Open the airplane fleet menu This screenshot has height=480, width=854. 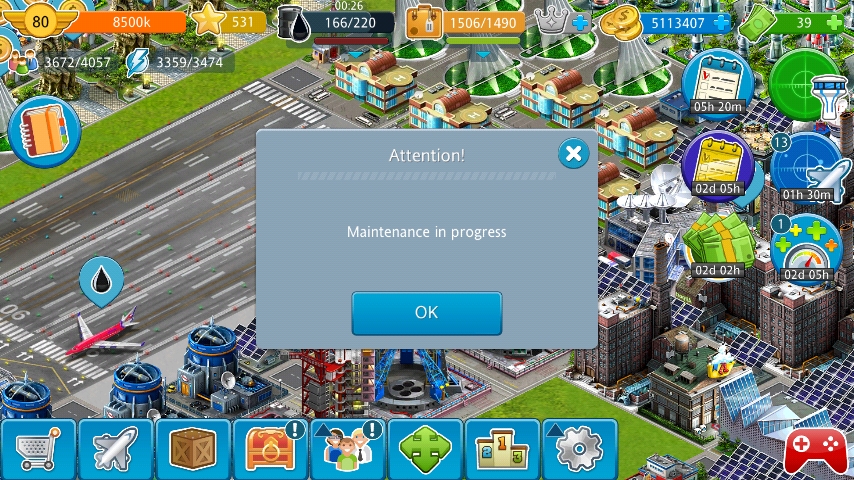tap(115, 450)
